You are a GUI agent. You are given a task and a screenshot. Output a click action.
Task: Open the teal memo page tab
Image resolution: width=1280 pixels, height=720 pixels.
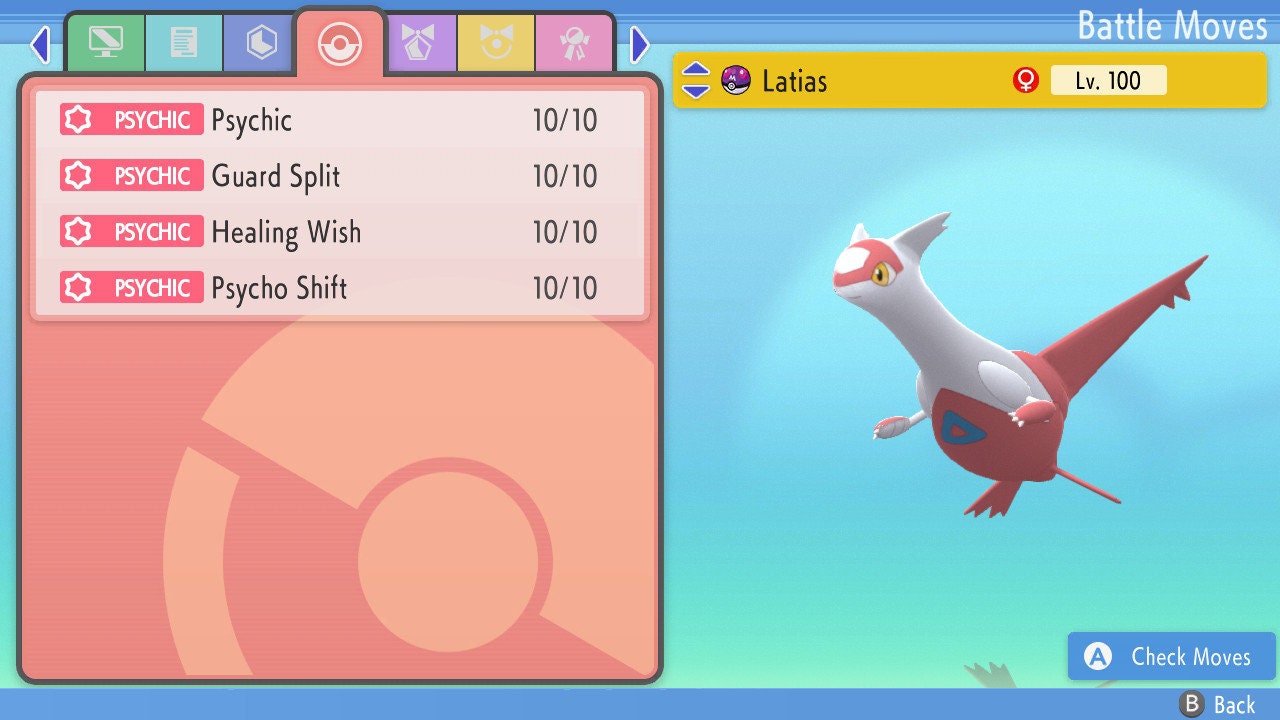184,43
